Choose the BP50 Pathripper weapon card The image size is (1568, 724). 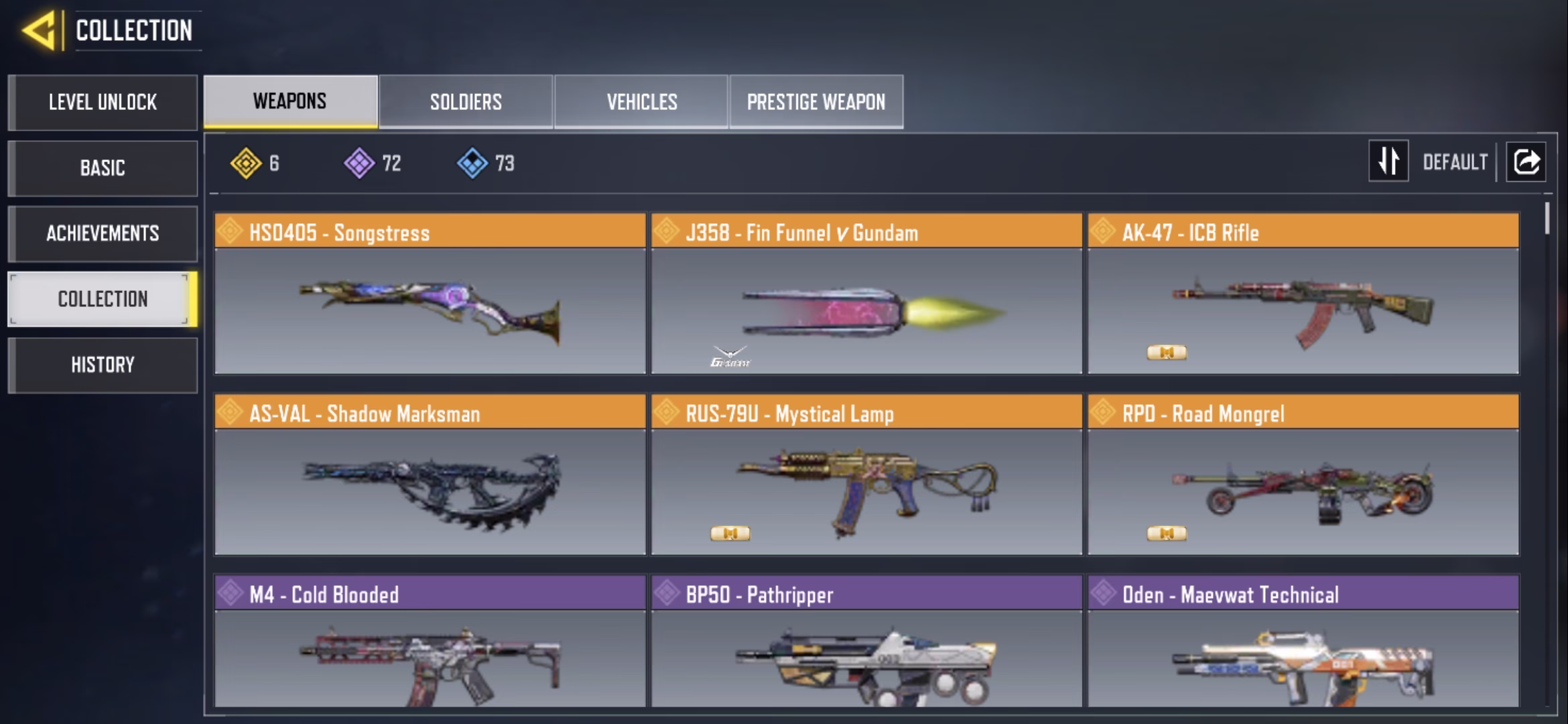point(866,641)
